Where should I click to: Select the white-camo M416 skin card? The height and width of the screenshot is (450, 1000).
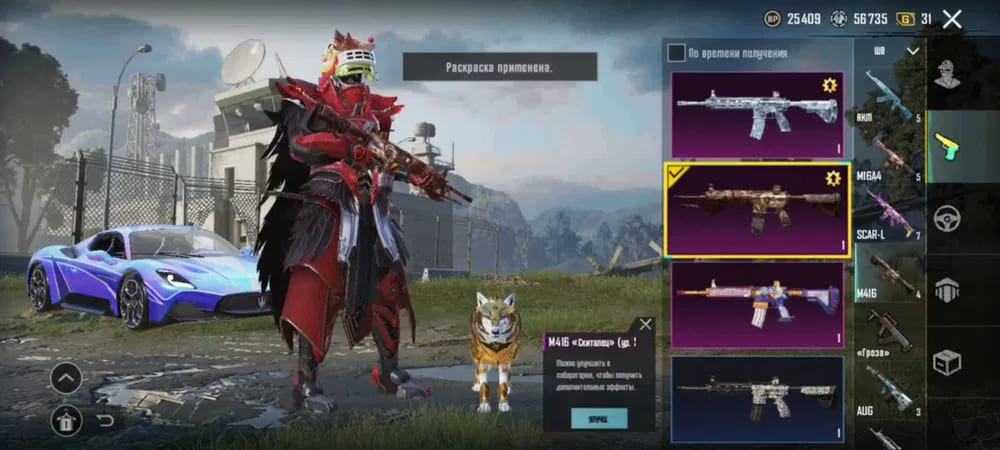pos(757,108)
